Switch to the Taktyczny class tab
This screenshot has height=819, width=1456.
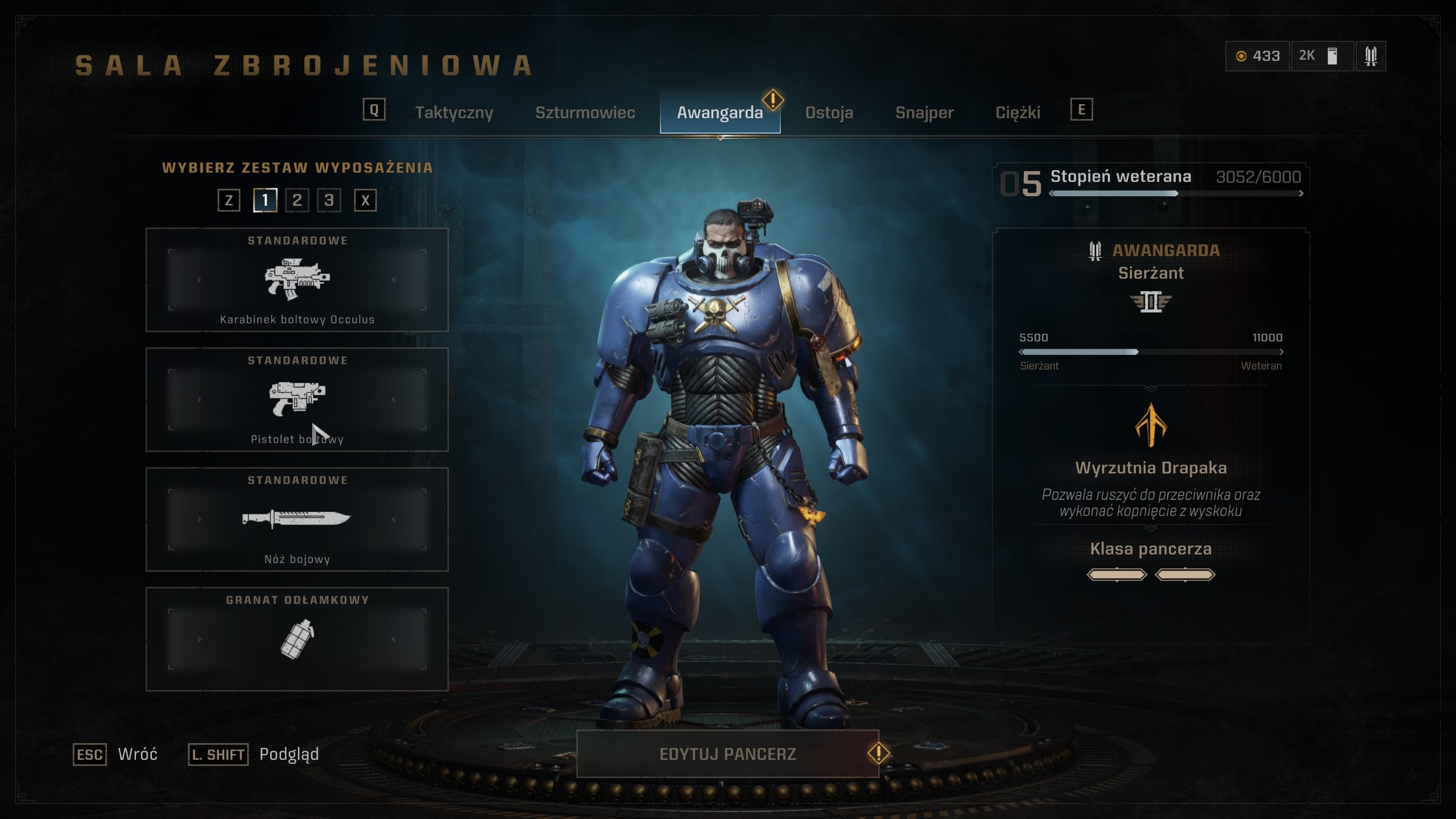tap(454, 113)
